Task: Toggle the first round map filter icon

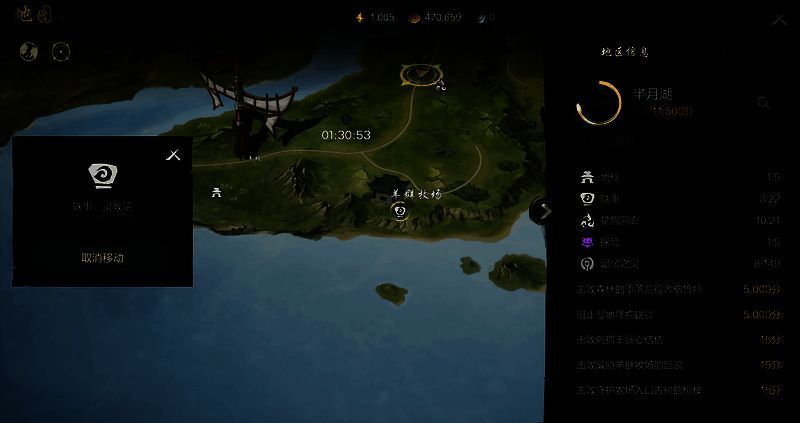Action: [29, 51]
